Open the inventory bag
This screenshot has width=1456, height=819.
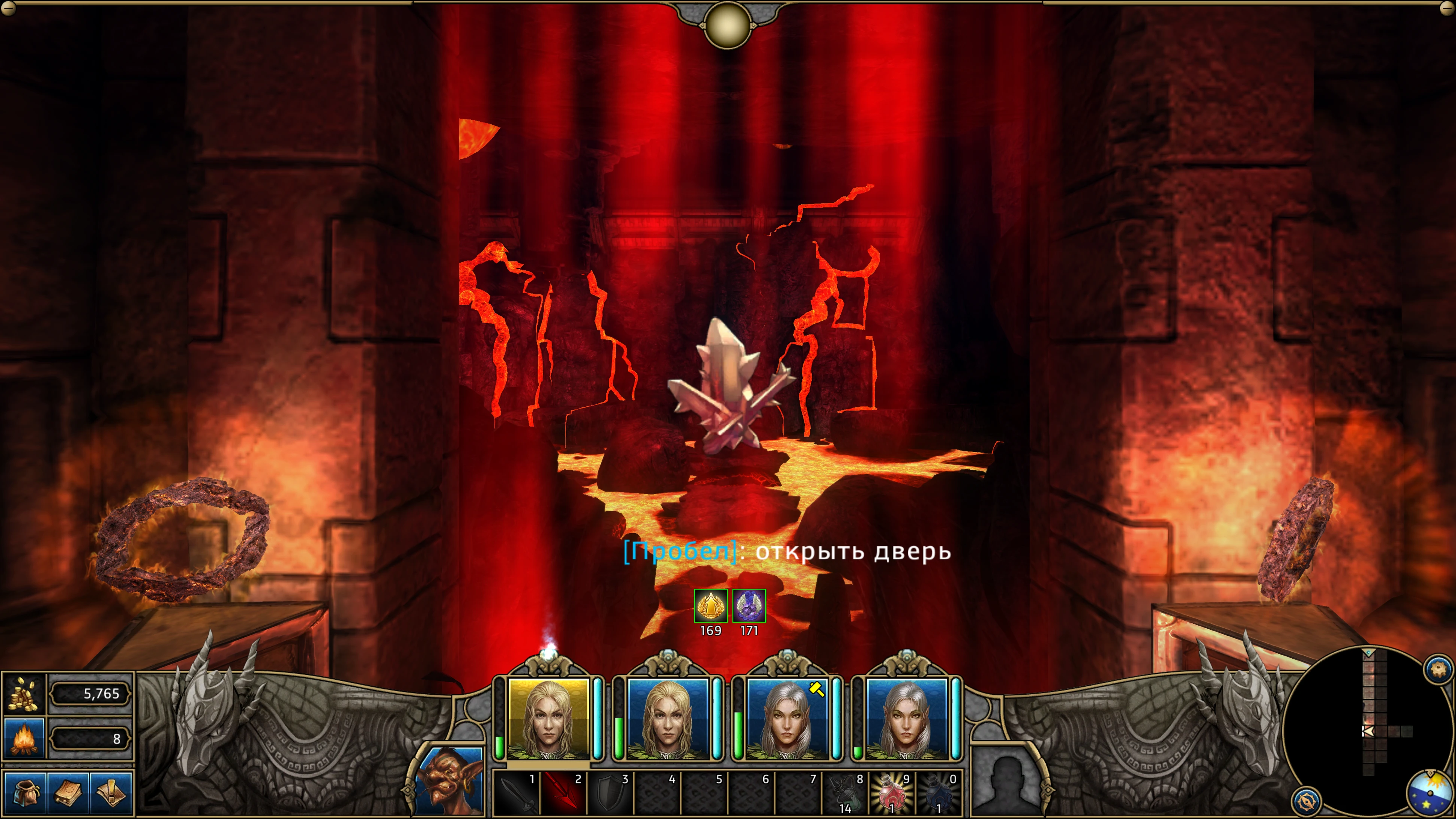25,792
